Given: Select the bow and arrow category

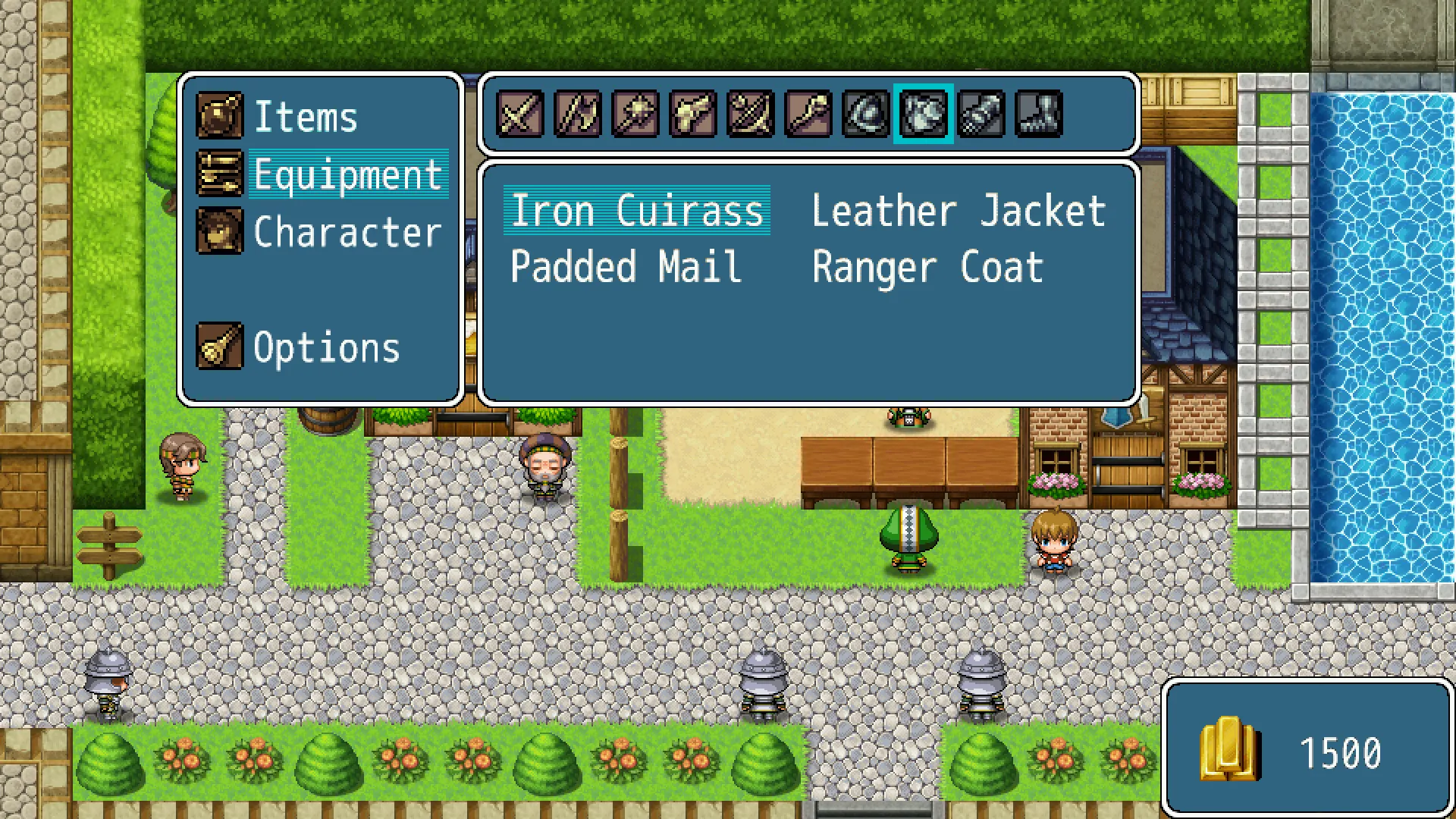Looking at the screenshot, I should point(751,115).
